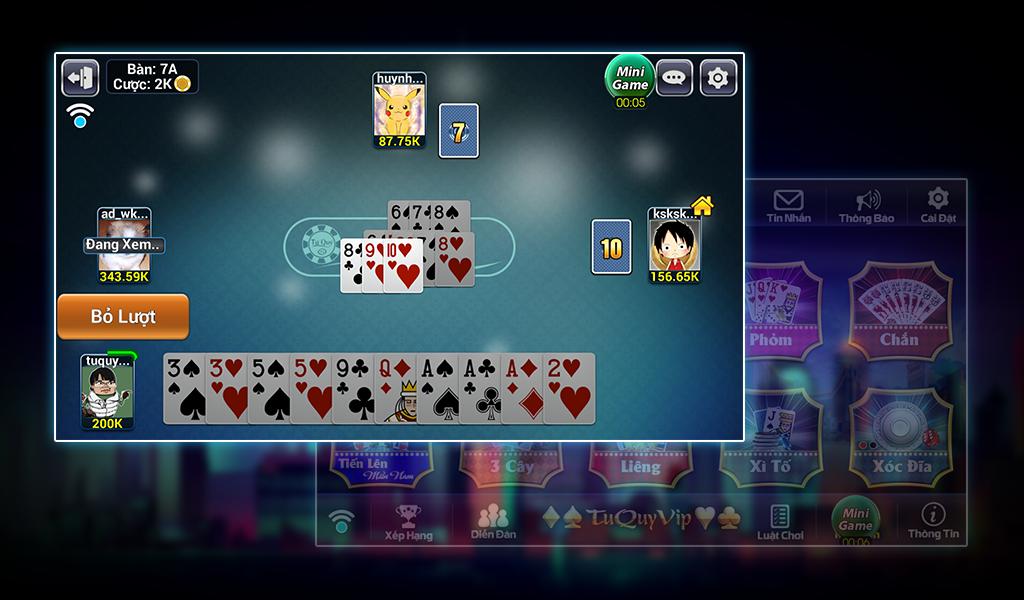
Task: Select the Ace of clubs card
Action: click(x=477, y=388)
